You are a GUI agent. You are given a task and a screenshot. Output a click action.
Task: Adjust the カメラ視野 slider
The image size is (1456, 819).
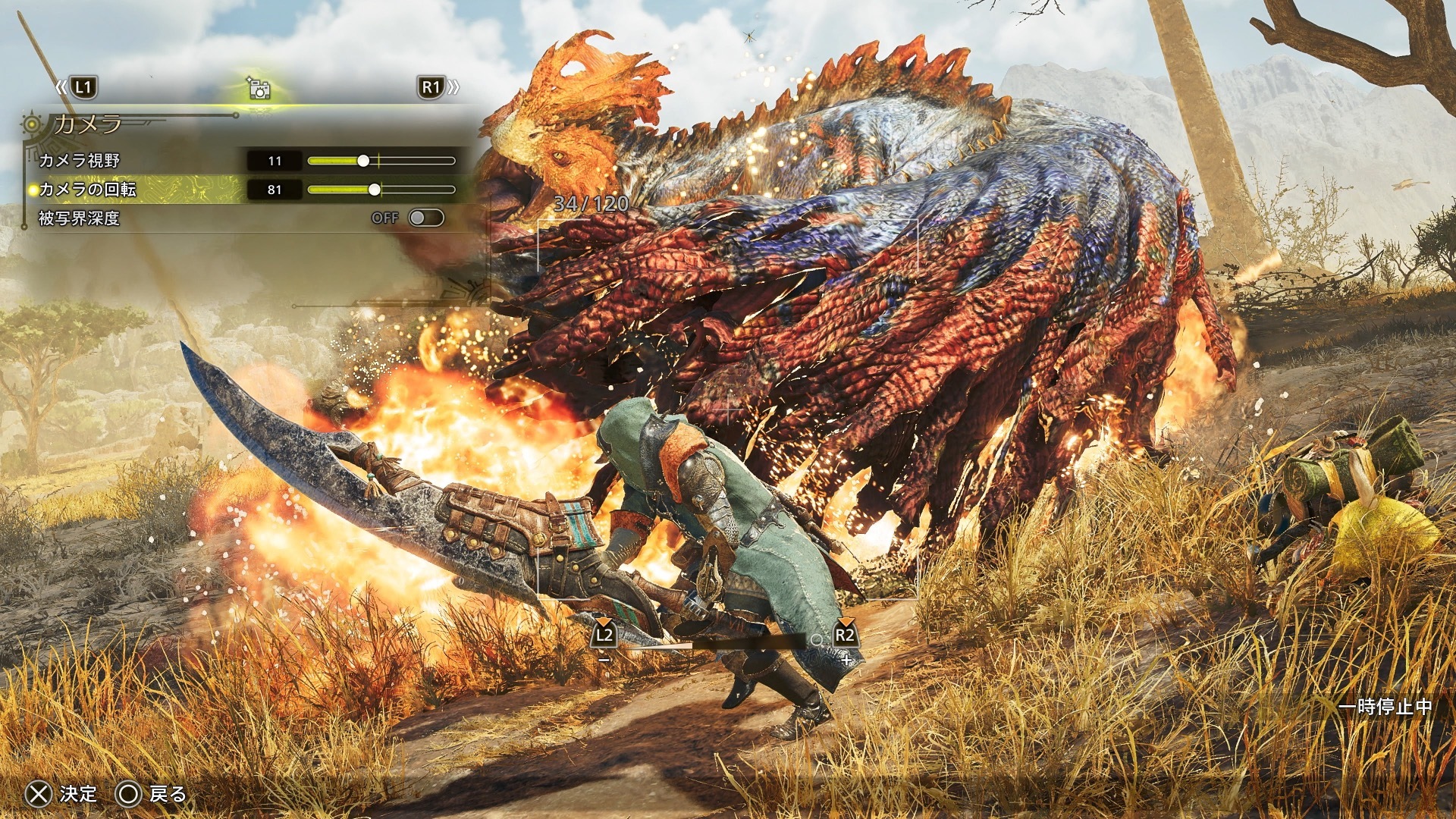pos(363,161)
